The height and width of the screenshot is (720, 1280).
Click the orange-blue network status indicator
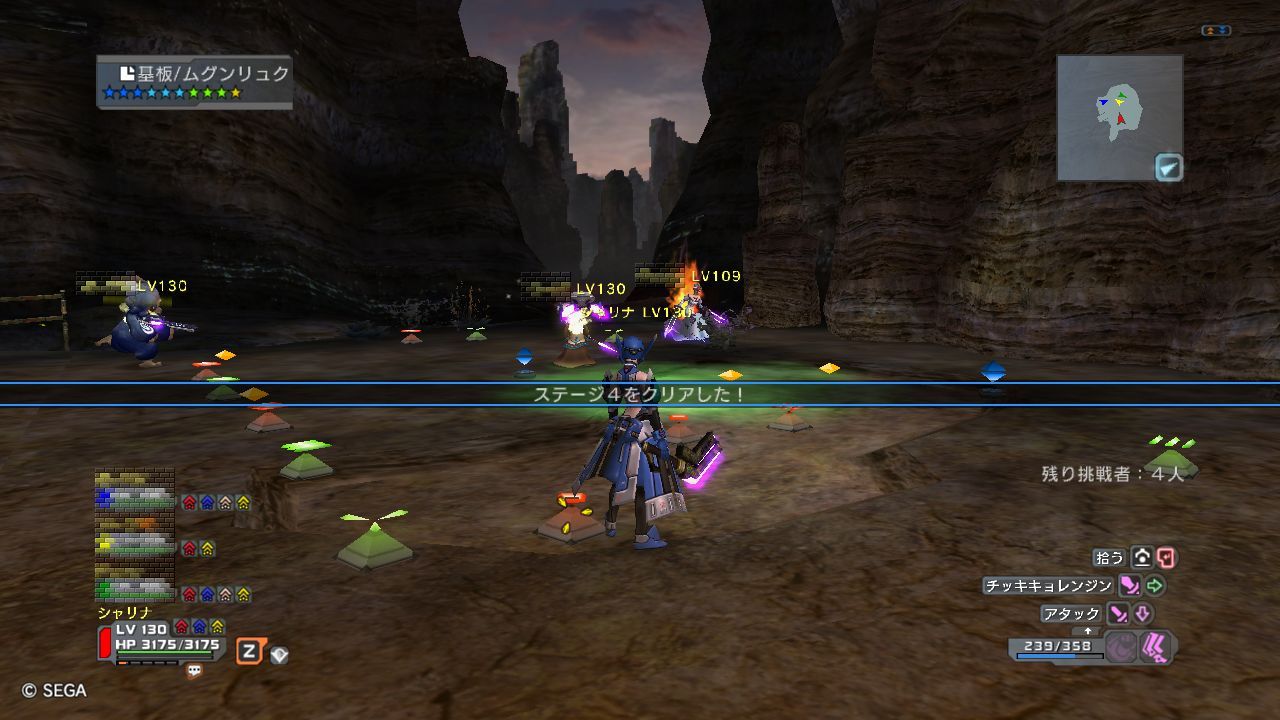[1216, 31]
